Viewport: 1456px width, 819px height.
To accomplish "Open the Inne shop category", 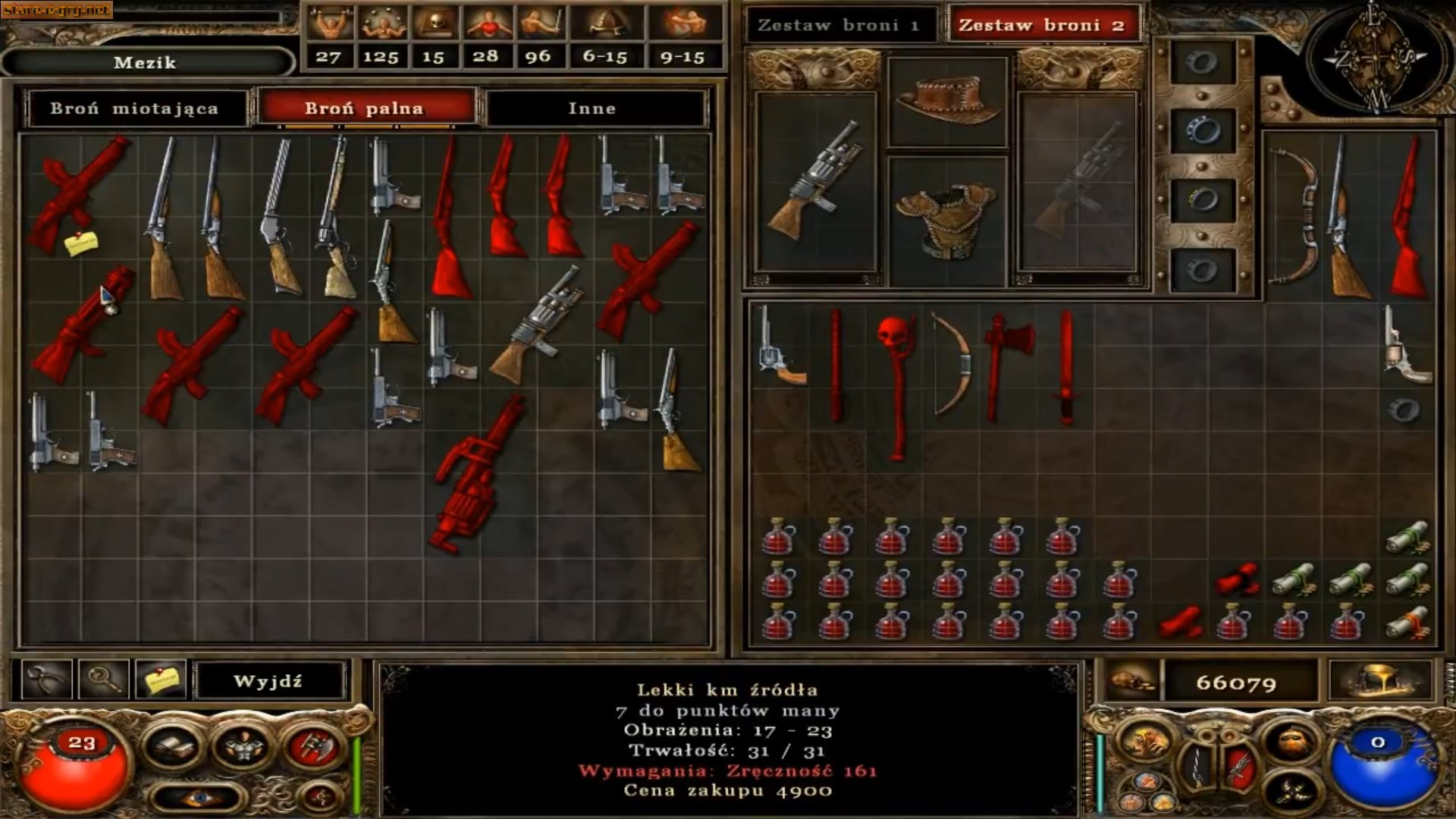I will (592, 108).
